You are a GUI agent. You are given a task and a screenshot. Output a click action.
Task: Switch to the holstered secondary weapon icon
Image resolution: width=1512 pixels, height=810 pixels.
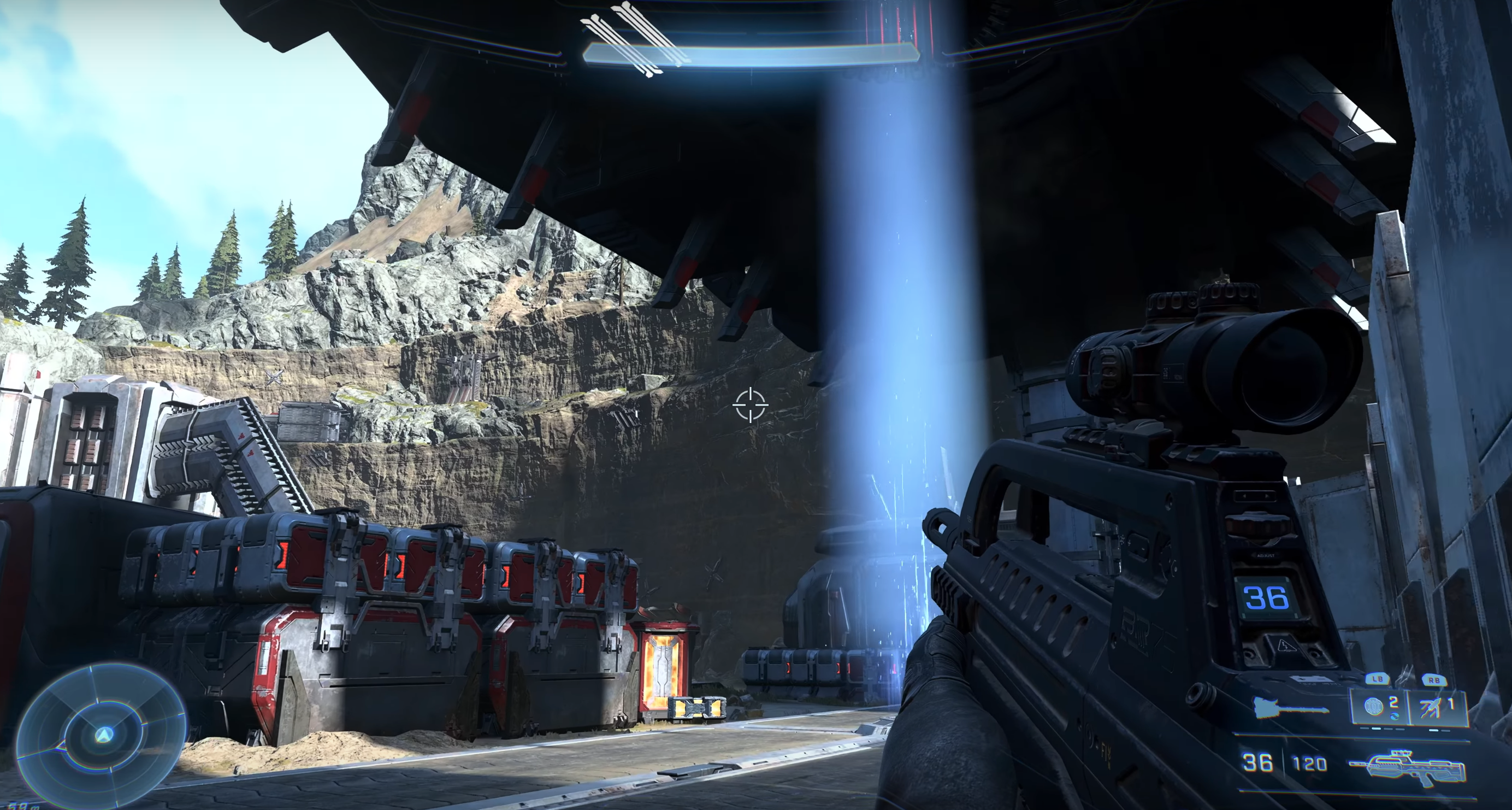(1290, 708)
